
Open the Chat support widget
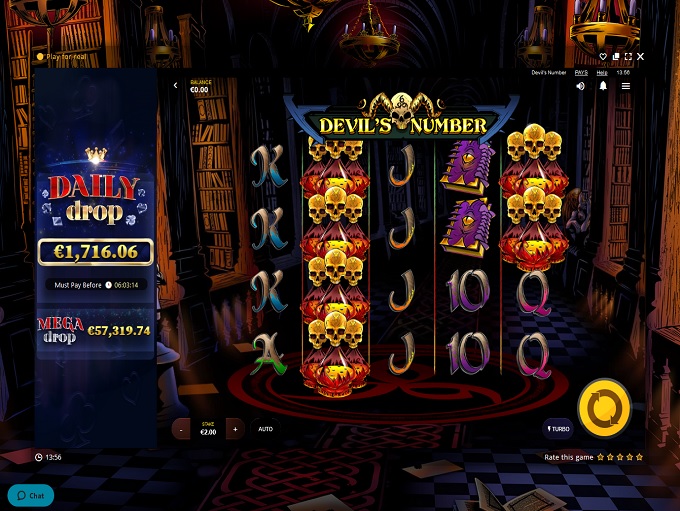(x=31, y=495)
